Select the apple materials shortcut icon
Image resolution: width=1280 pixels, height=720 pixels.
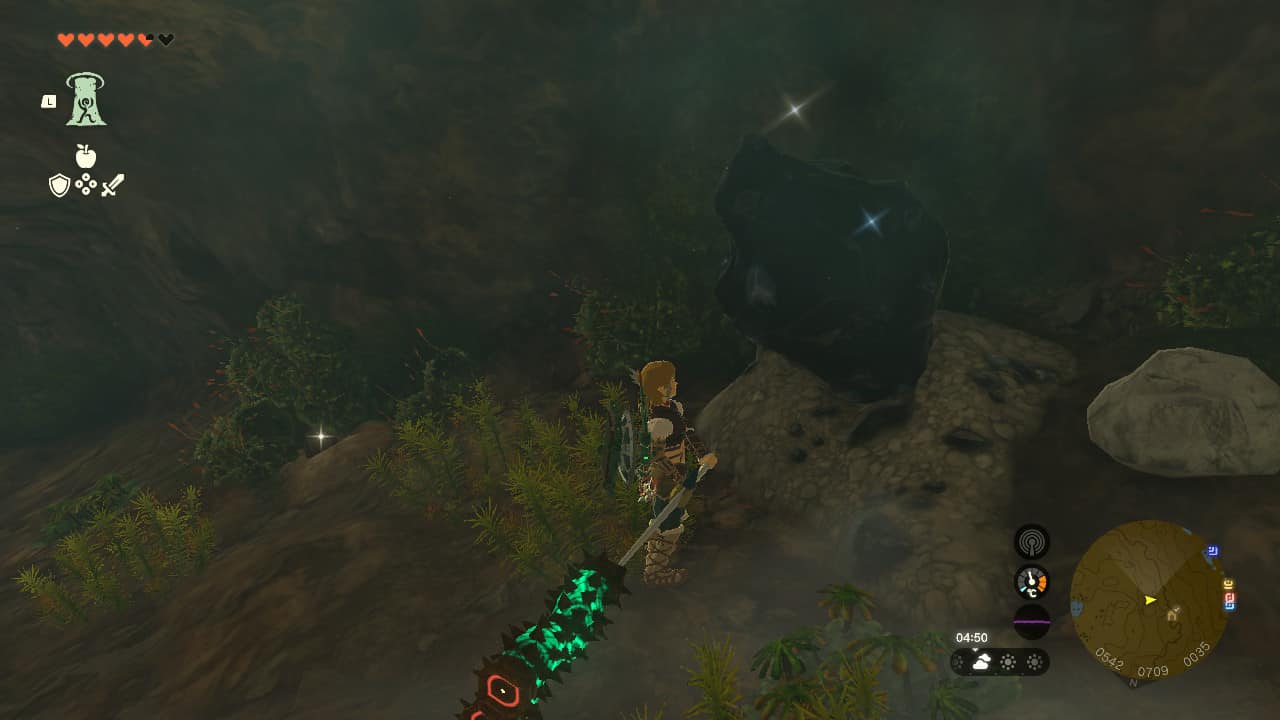(86, 156)
